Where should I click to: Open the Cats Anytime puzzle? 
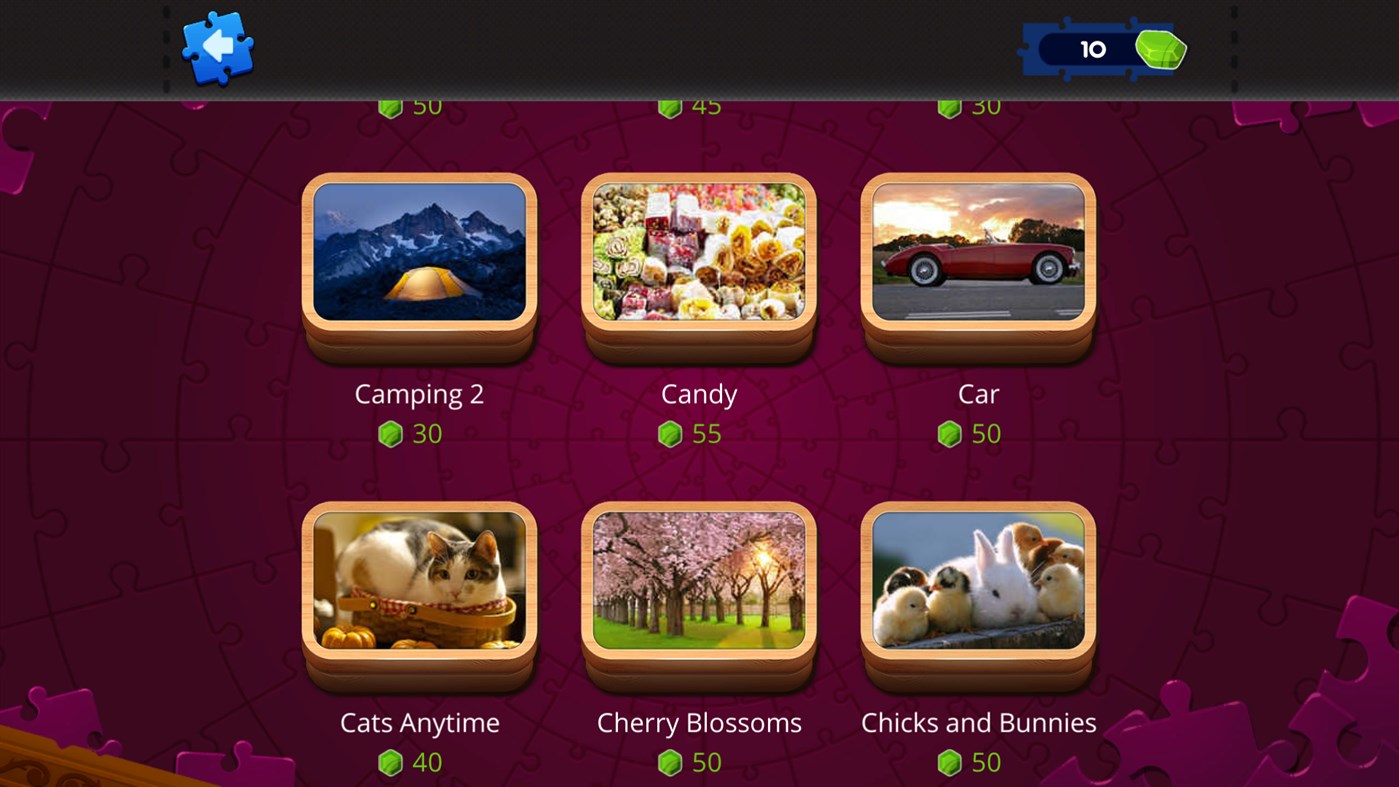418,580
